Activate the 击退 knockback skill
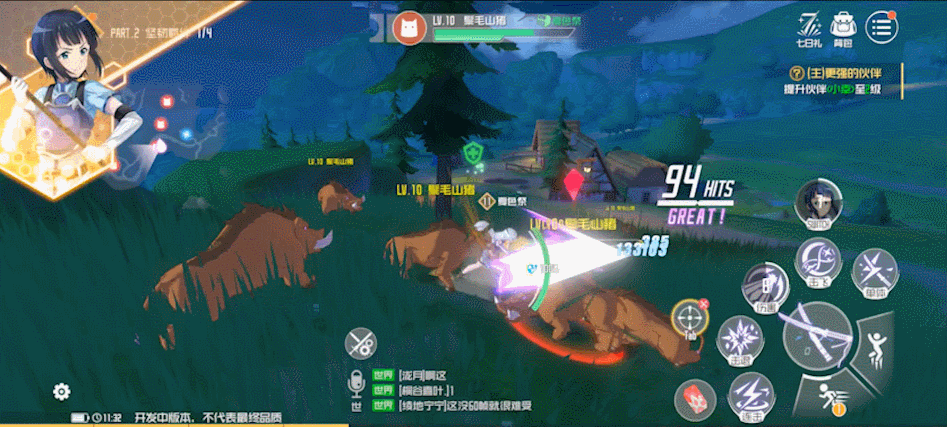This screenshot has height=427, width=947. click(741, 339)
